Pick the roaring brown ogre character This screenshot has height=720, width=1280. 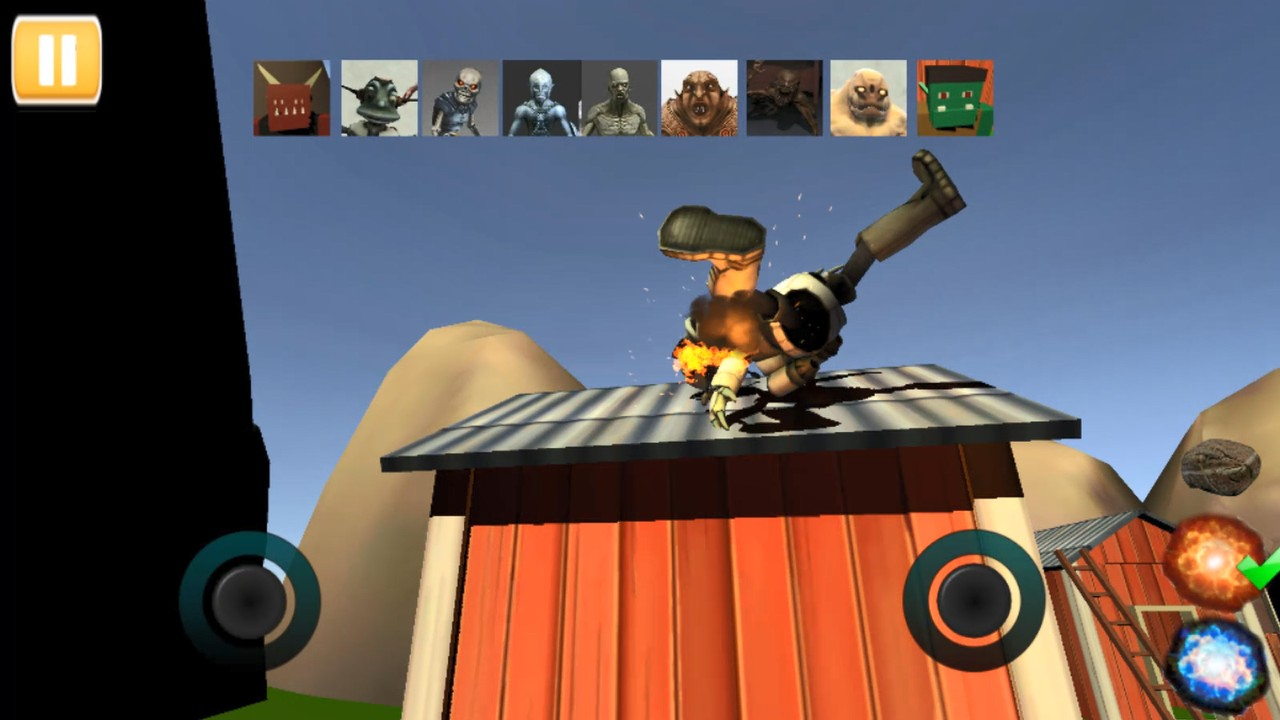(x=699, y=96)
